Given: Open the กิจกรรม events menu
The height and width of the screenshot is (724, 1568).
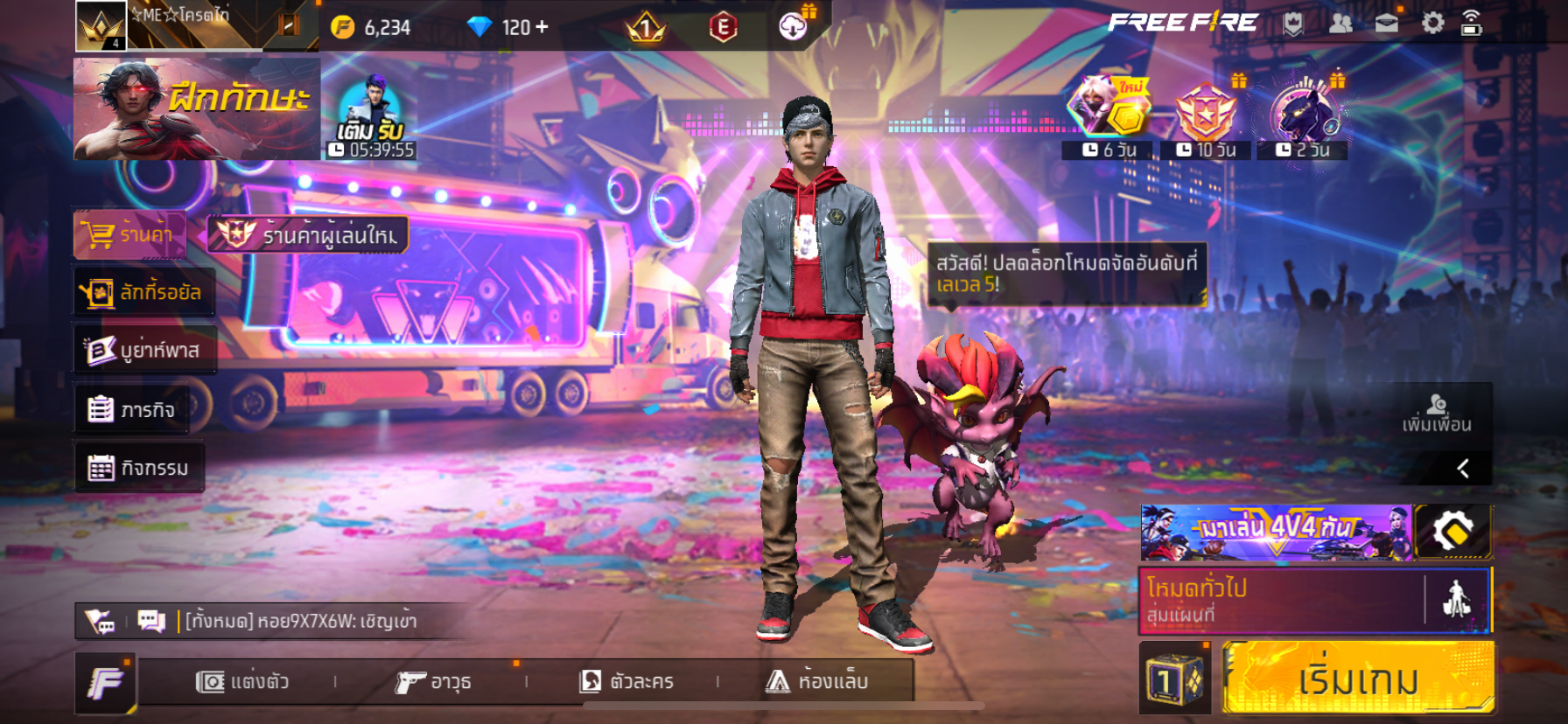Looking at the screenshot, I should coord(139,468).
